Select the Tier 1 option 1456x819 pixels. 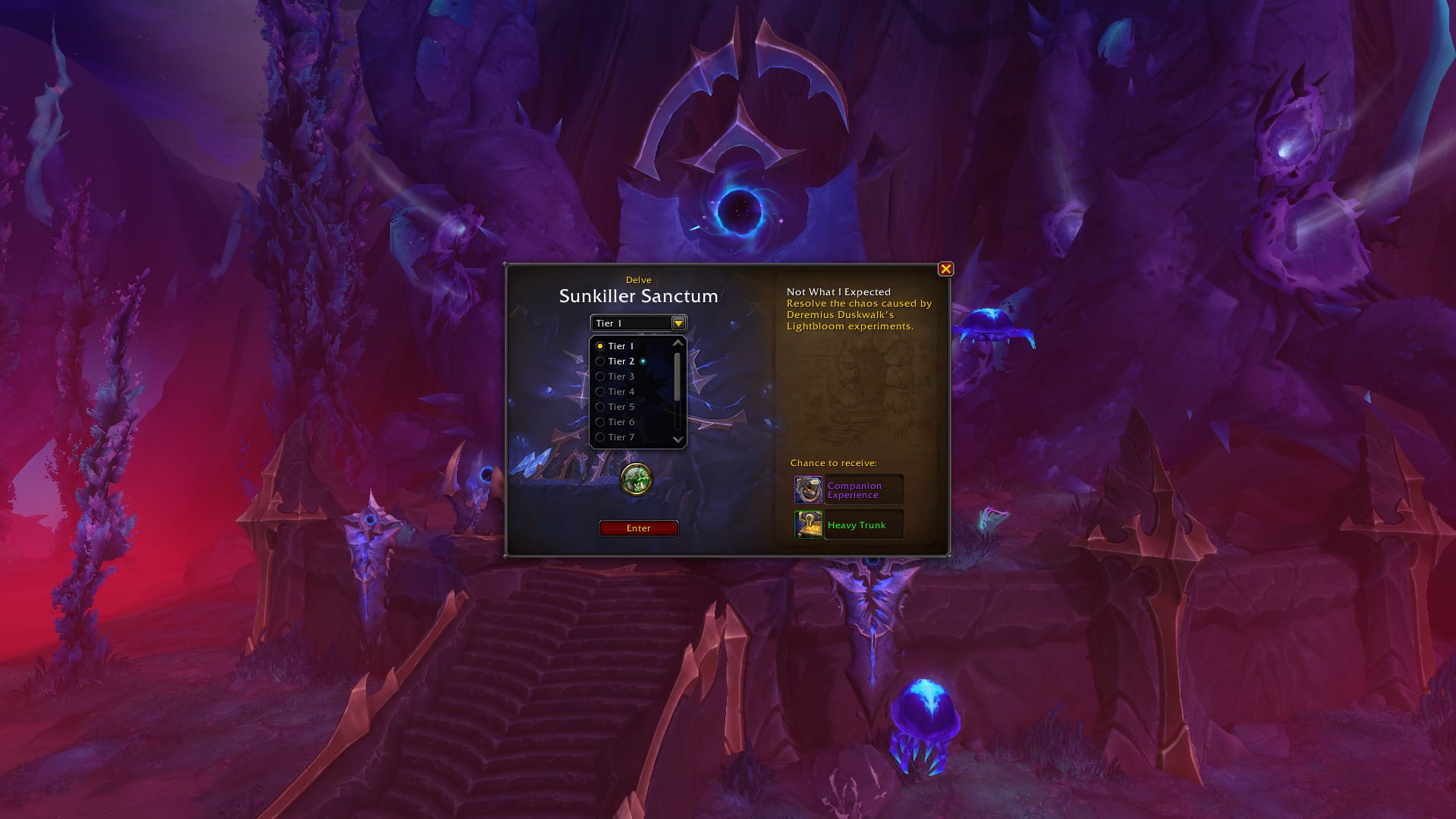click(x=620, y=346)
